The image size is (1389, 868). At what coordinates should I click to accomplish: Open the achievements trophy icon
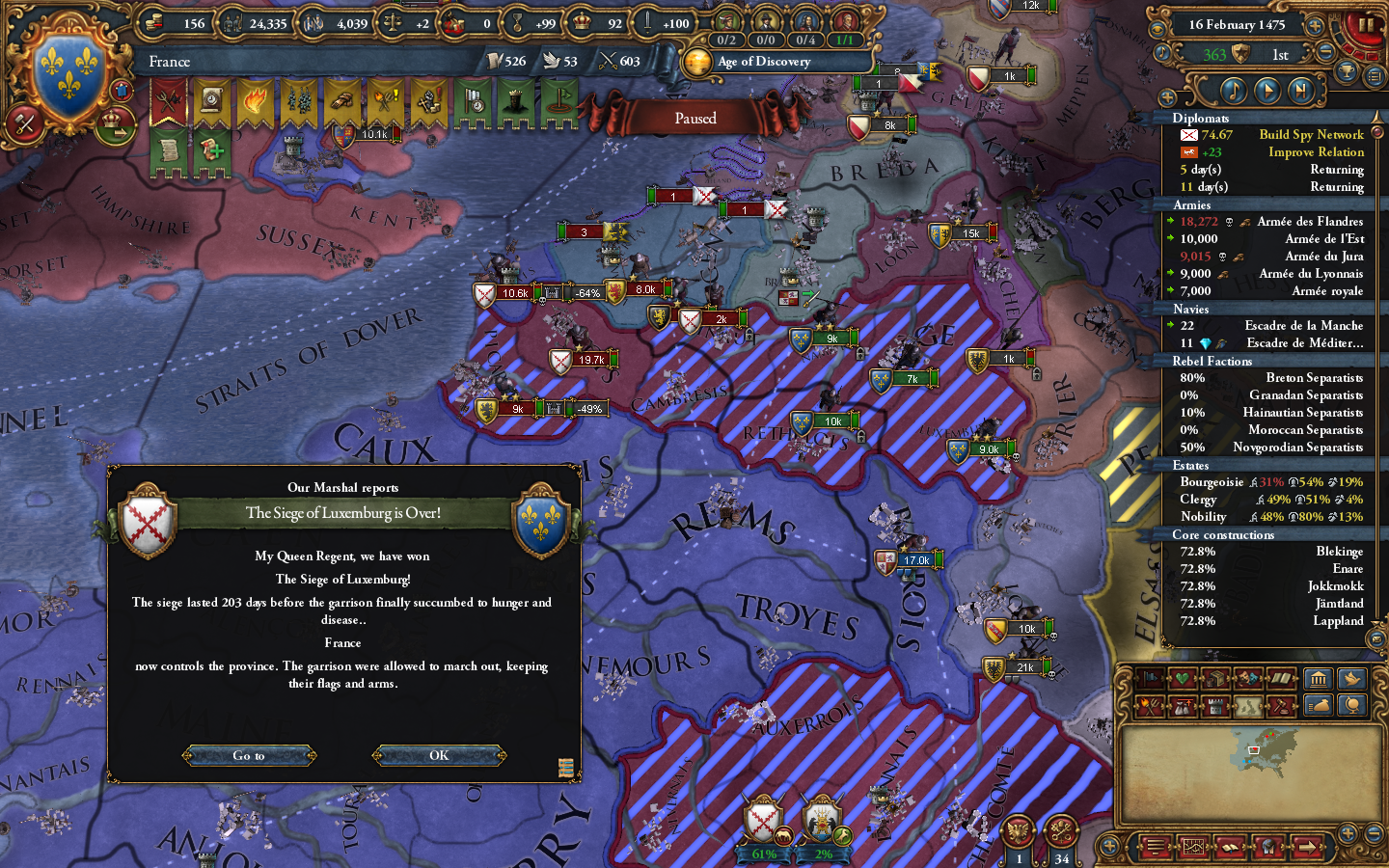1347,71
